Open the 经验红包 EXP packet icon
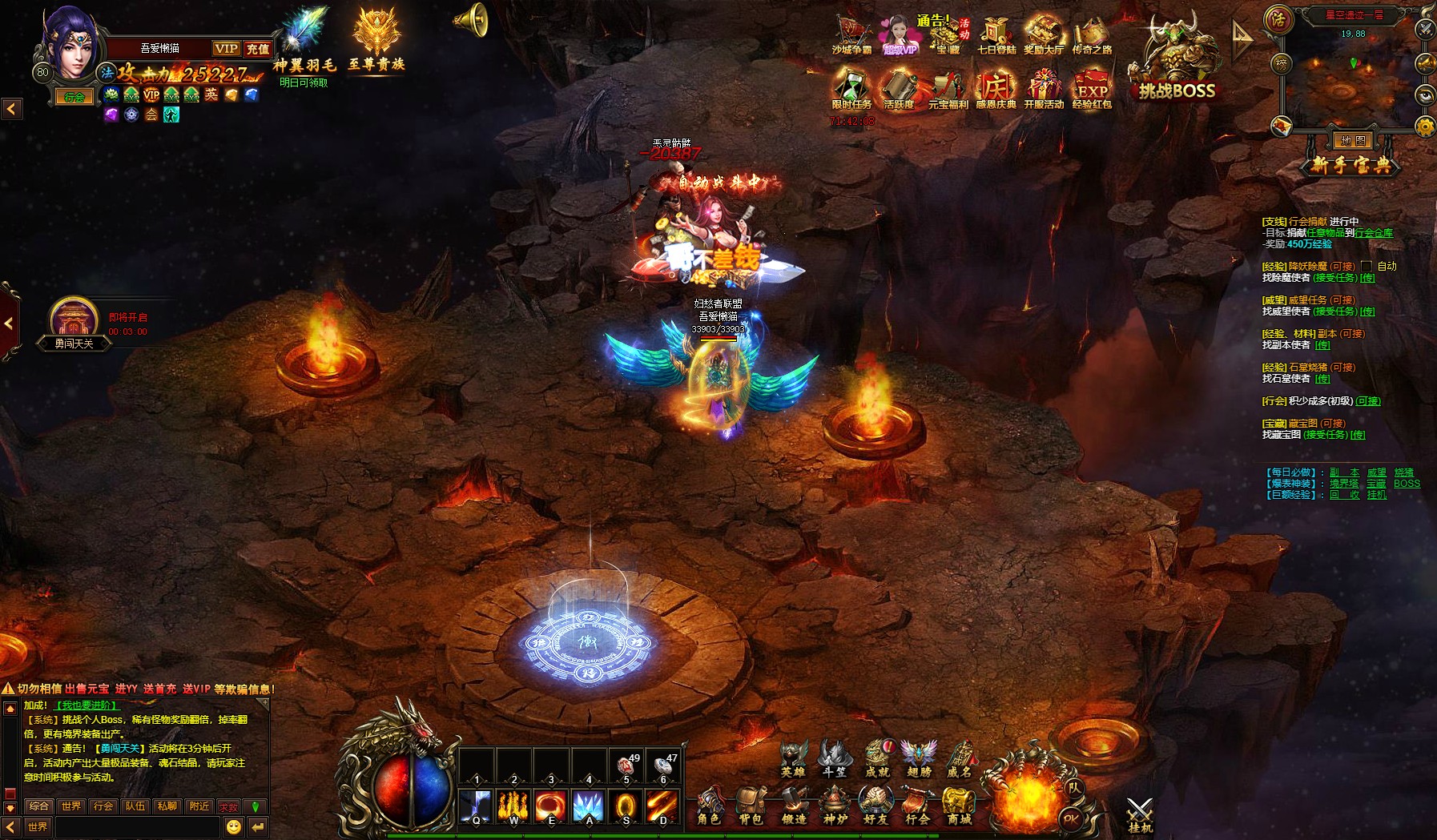 (1092, 88)
